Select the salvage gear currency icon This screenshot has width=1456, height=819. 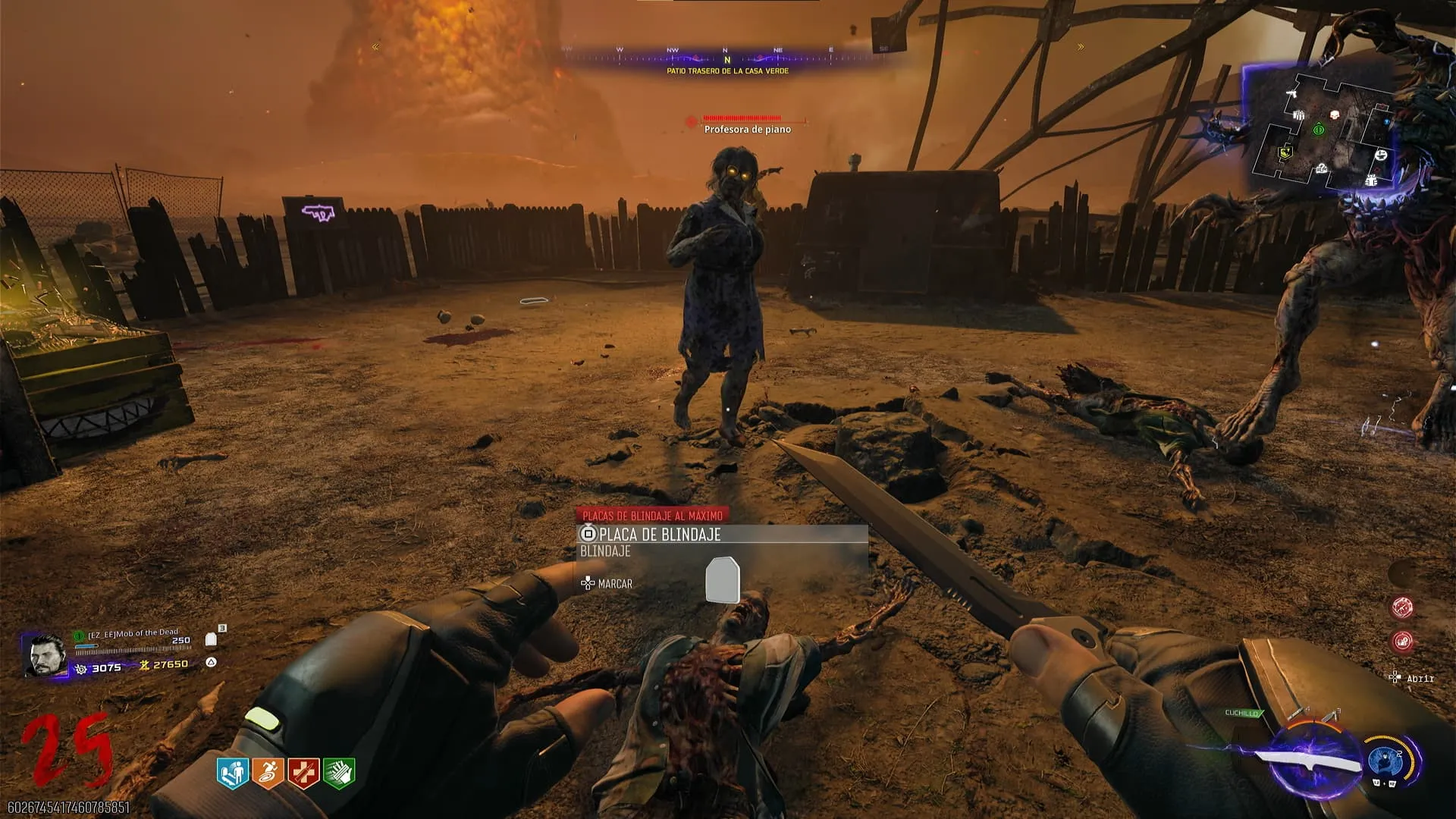[81, 668]
